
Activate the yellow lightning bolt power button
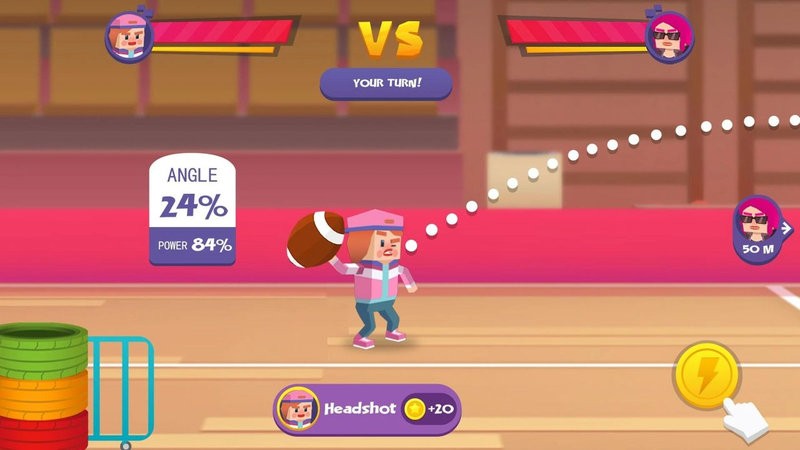click(x=707, y=375)
